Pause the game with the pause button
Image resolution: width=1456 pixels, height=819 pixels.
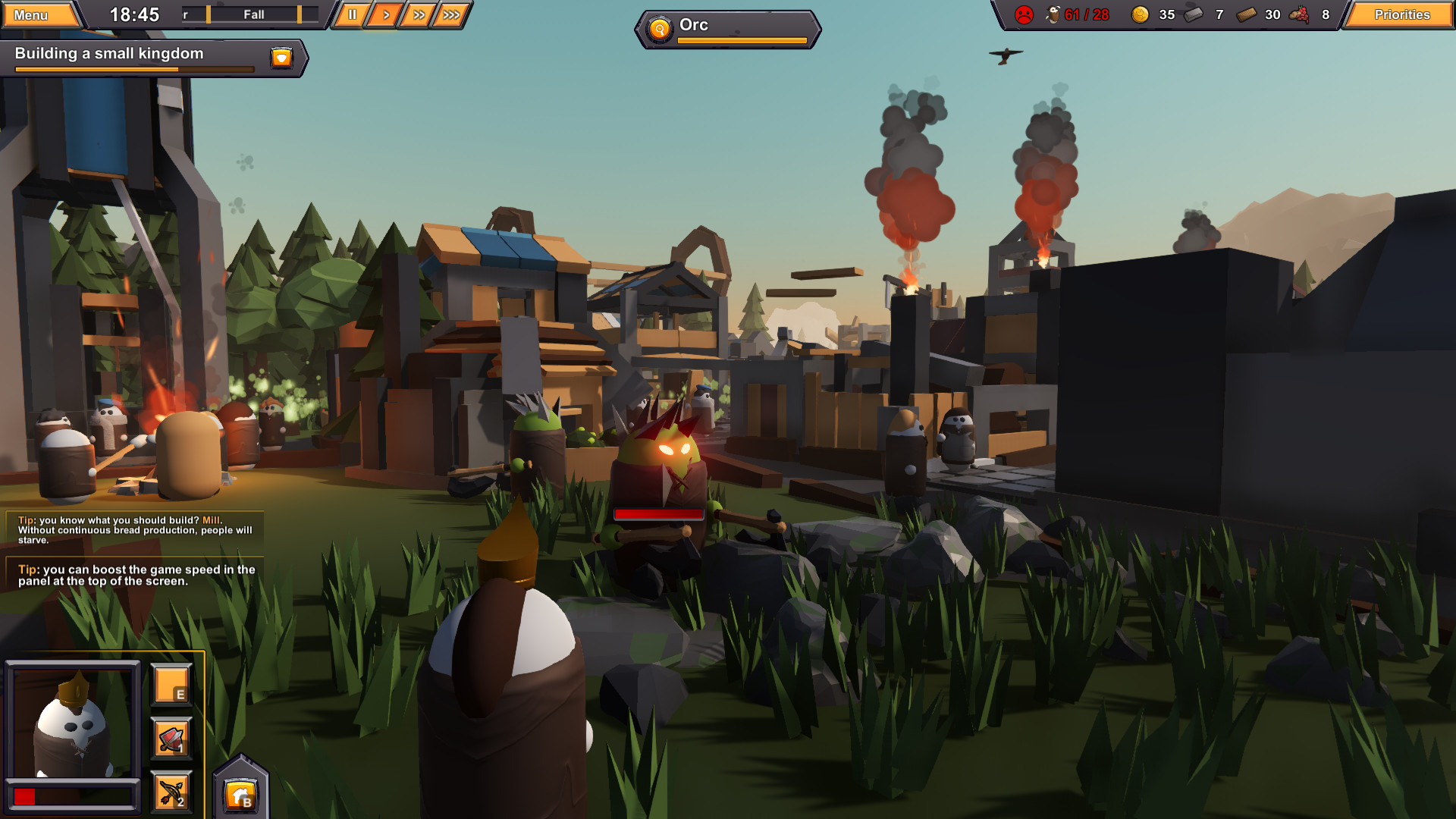tap(351, 14)
